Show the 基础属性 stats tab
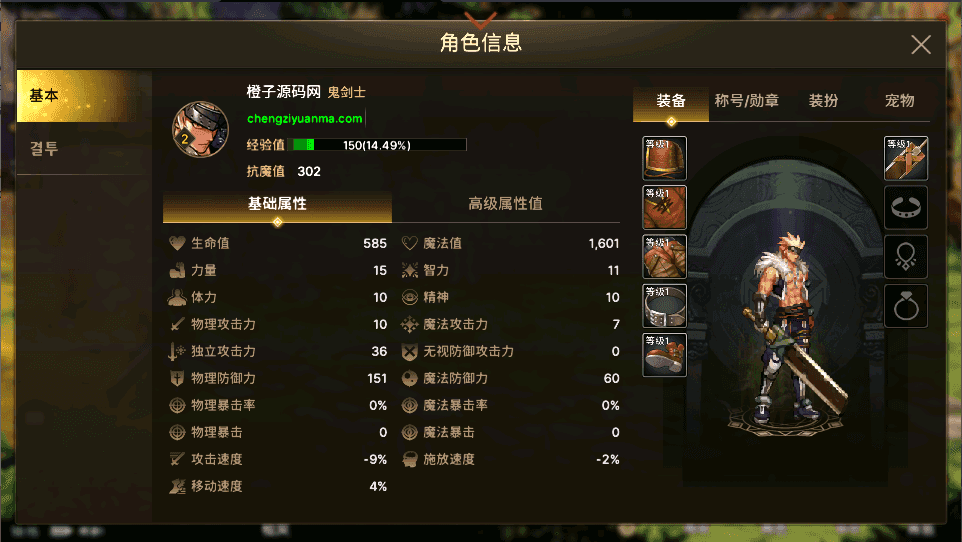Viewport: 962px width, 542px height. [x=277, y=204]
